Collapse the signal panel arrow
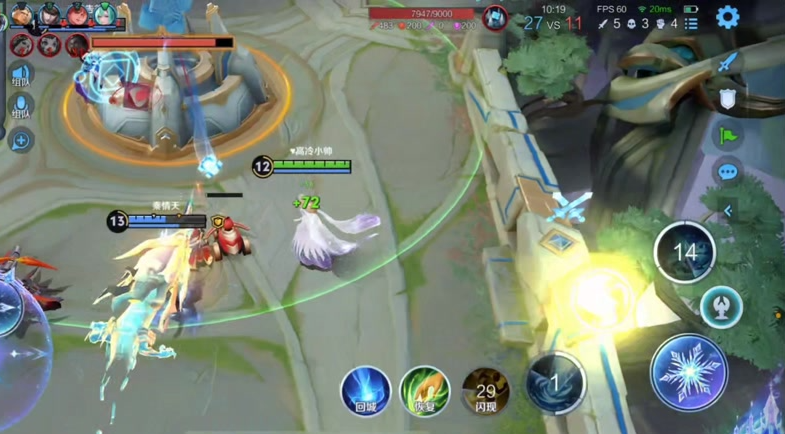The width and height of the screenshot is (785, 434). tap(727, 211)
